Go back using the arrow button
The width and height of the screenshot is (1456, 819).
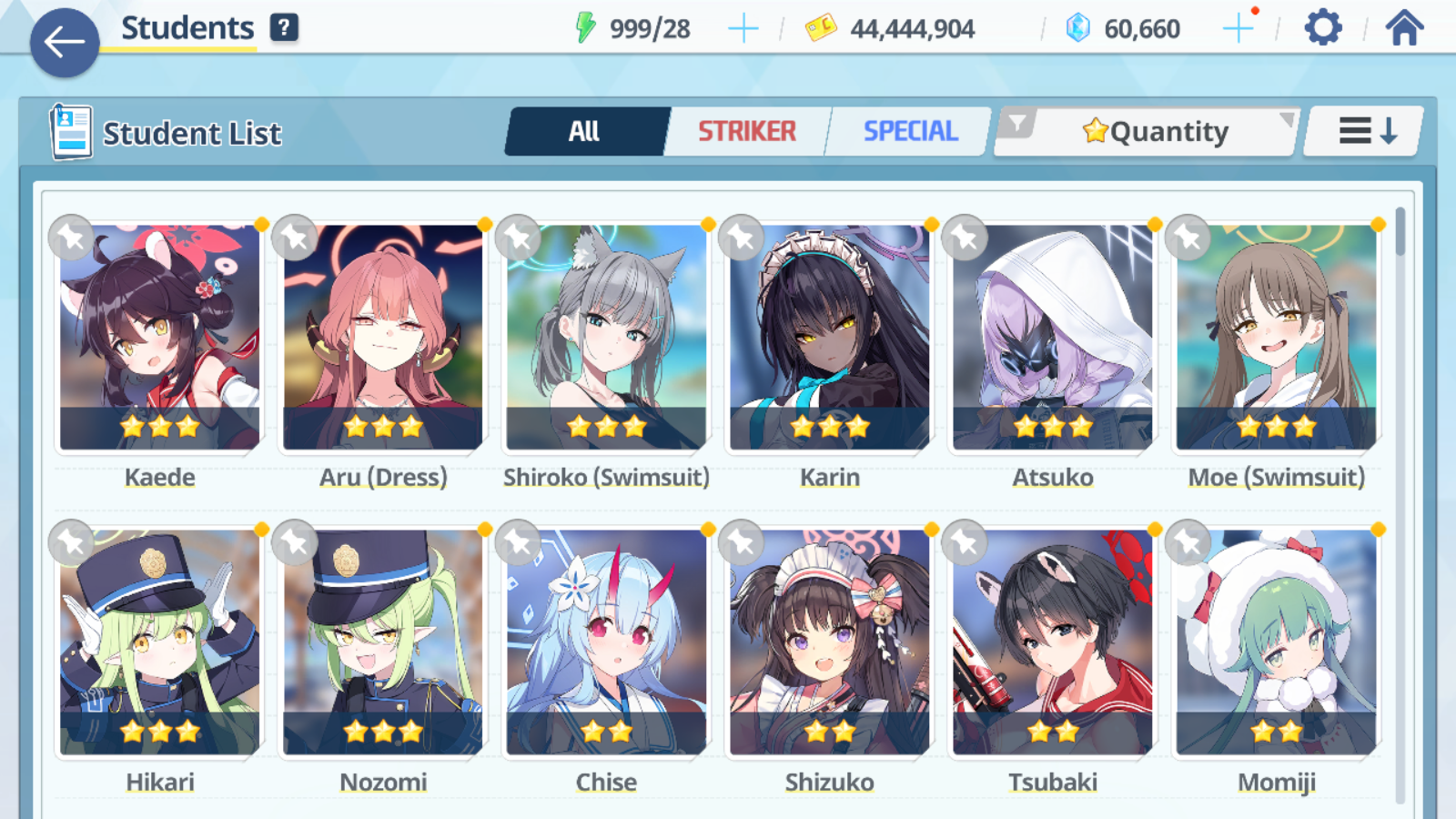(64, 42)
